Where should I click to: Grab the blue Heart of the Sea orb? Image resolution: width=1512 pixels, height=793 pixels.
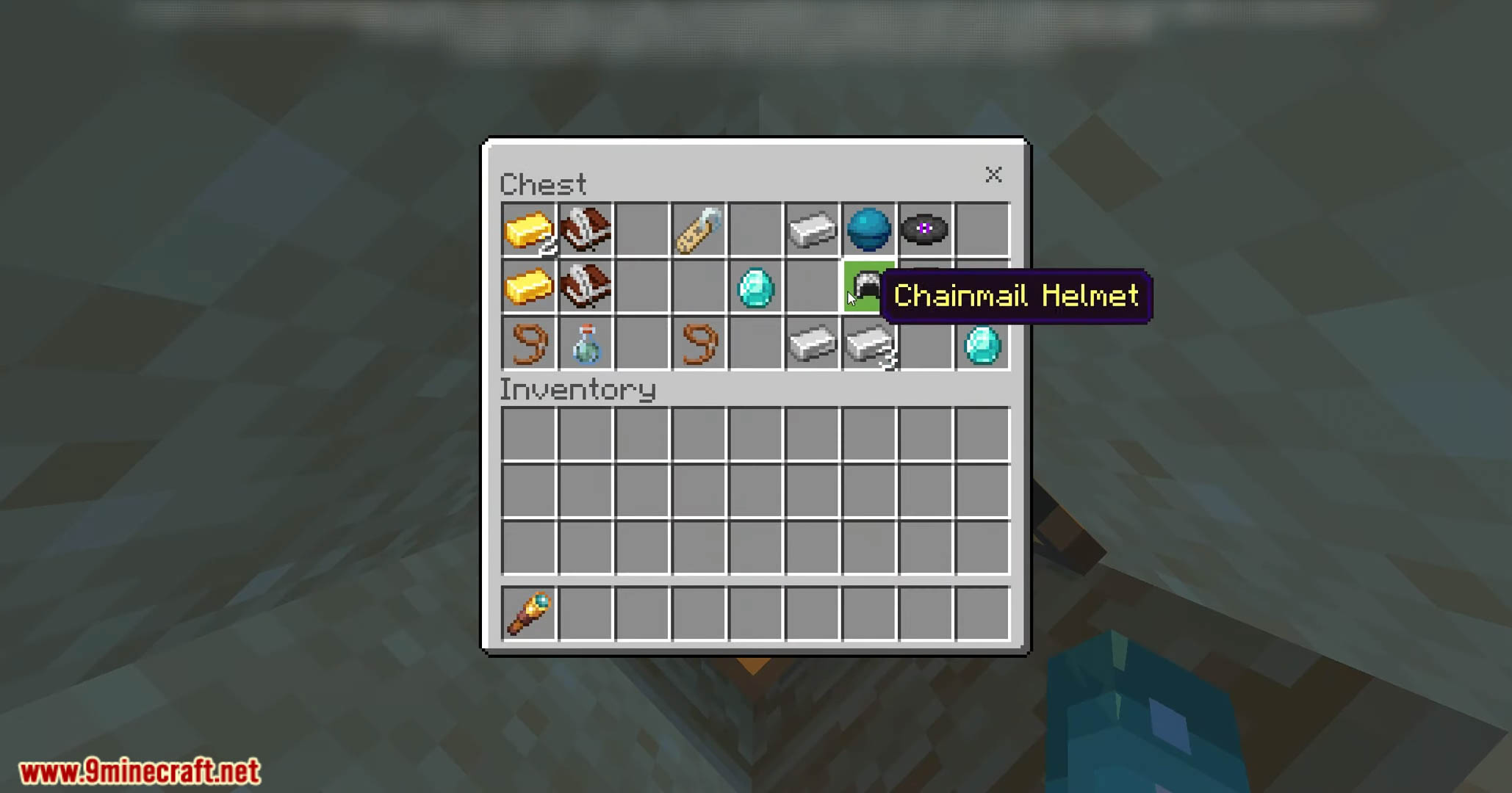tap(868, 229)
